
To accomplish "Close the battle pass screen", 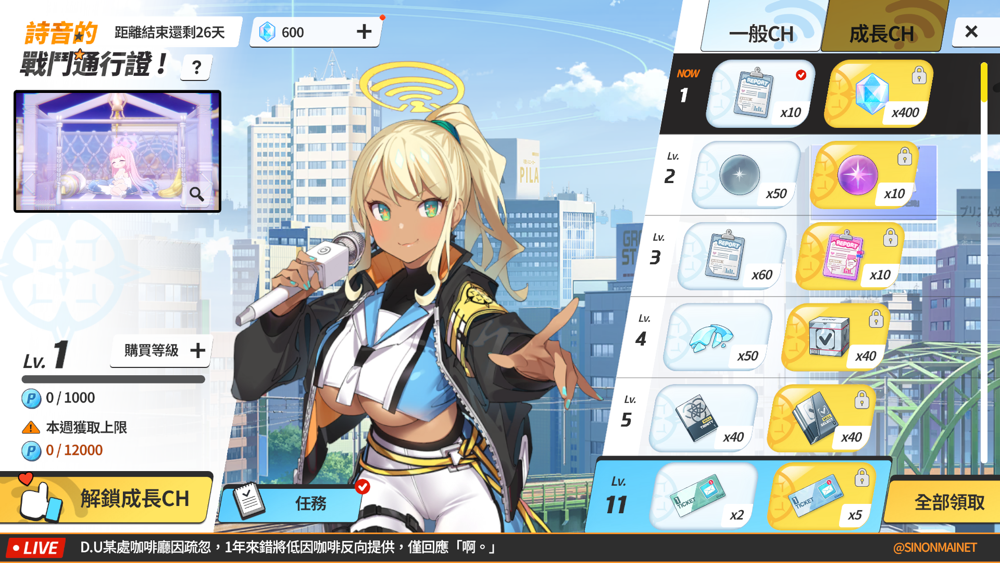I will [971, 32].
